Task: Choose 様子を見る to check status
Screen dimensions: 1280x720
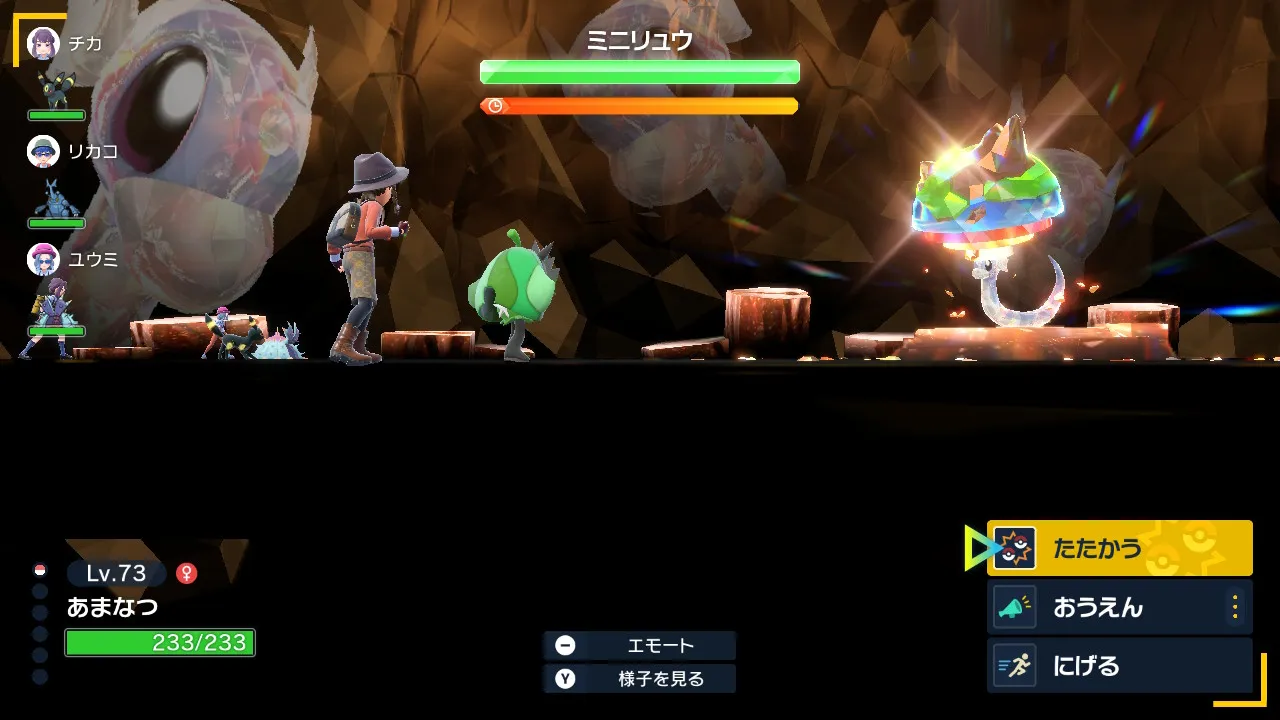Action: (x=640, y=679)
